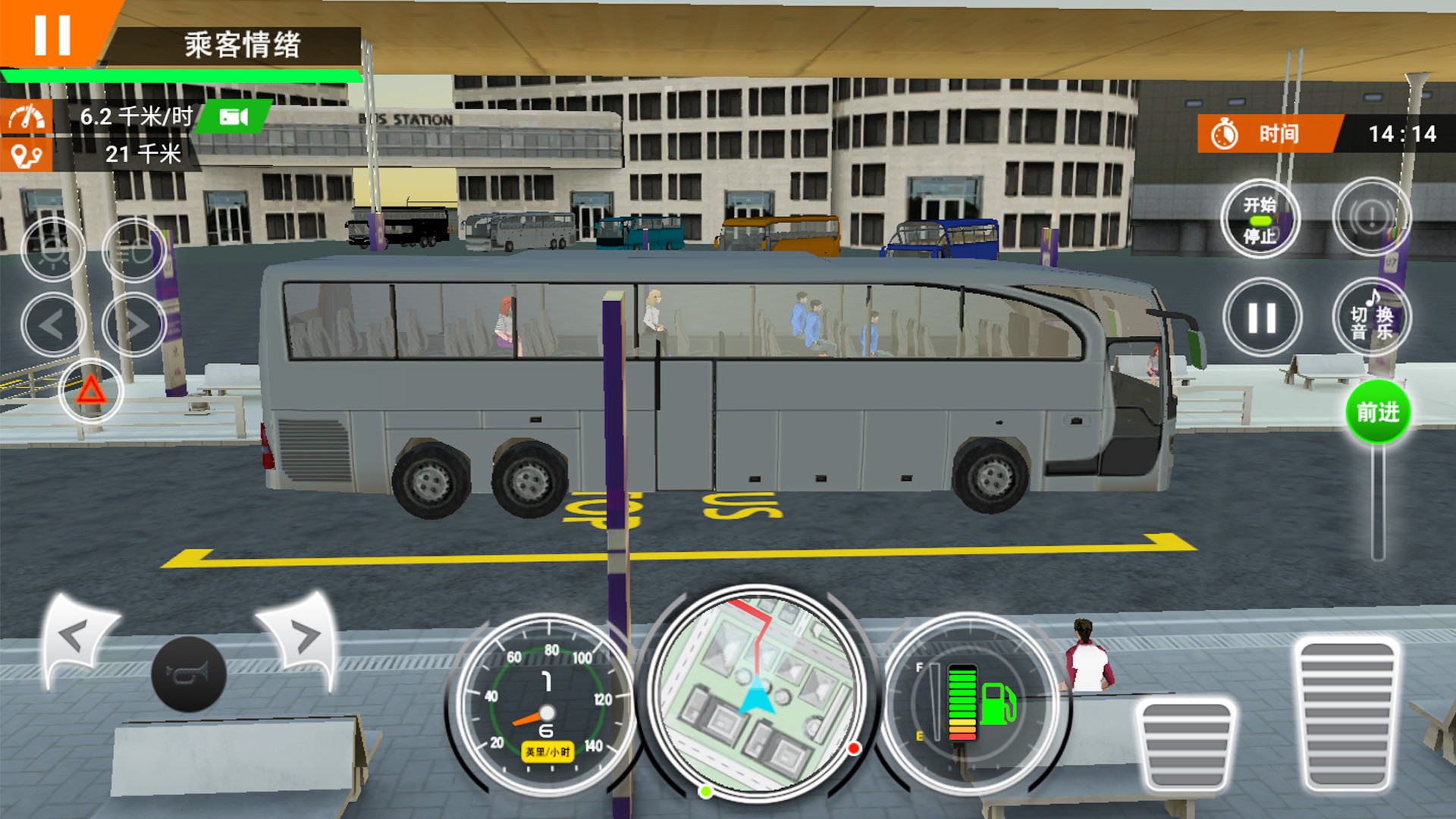This screenshot has height=819, width=1456.
Task: Click the brake warning exclamation button
Action: point(1371,218)
